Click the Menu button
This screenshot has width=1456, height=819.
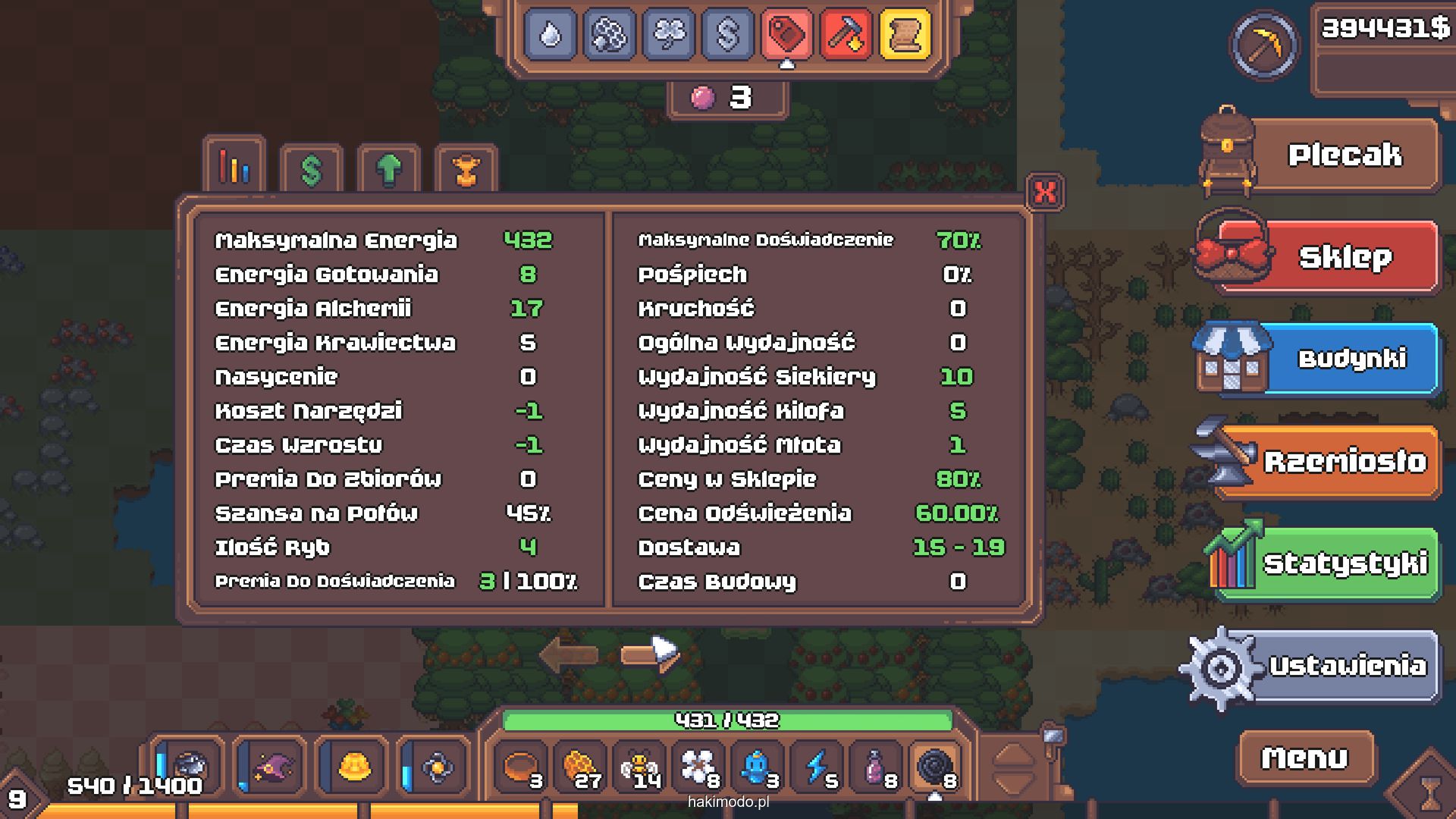tap(1304, 758)
